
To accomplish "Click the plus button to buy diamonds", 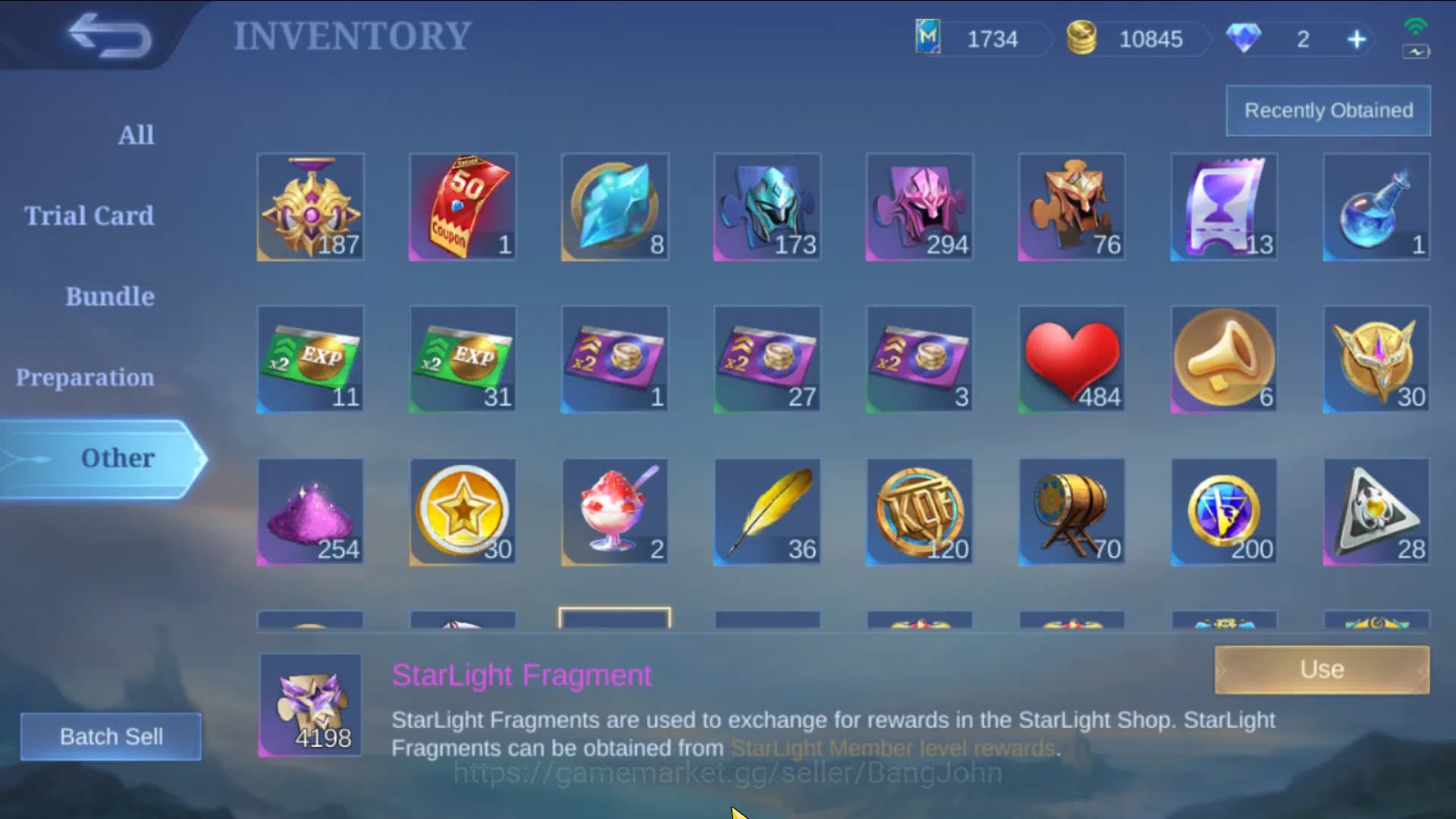I will [1357, 39].
